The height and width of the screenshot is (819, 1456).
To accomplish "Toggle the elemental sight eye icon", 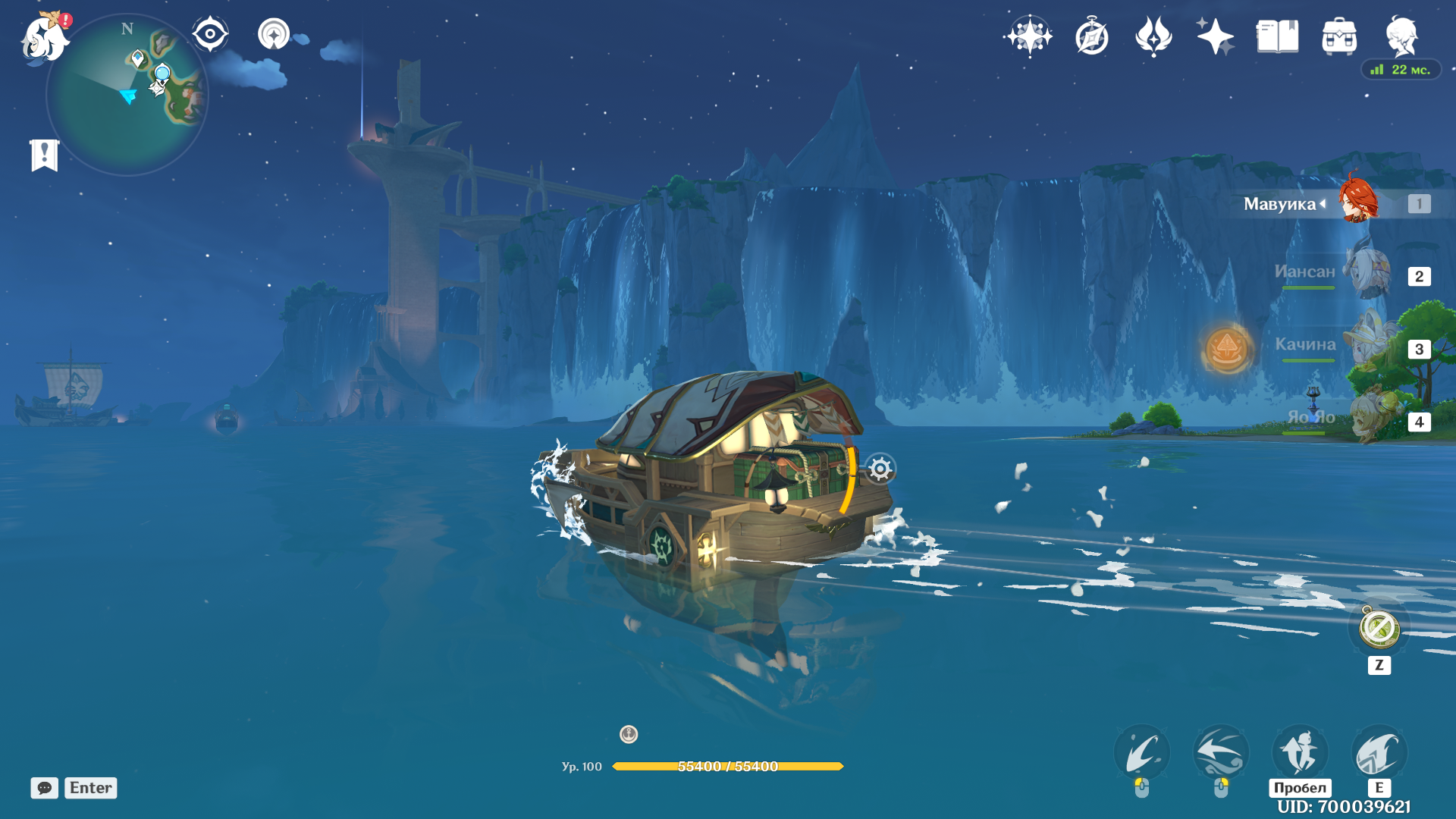I will click(x=210, y=34).
